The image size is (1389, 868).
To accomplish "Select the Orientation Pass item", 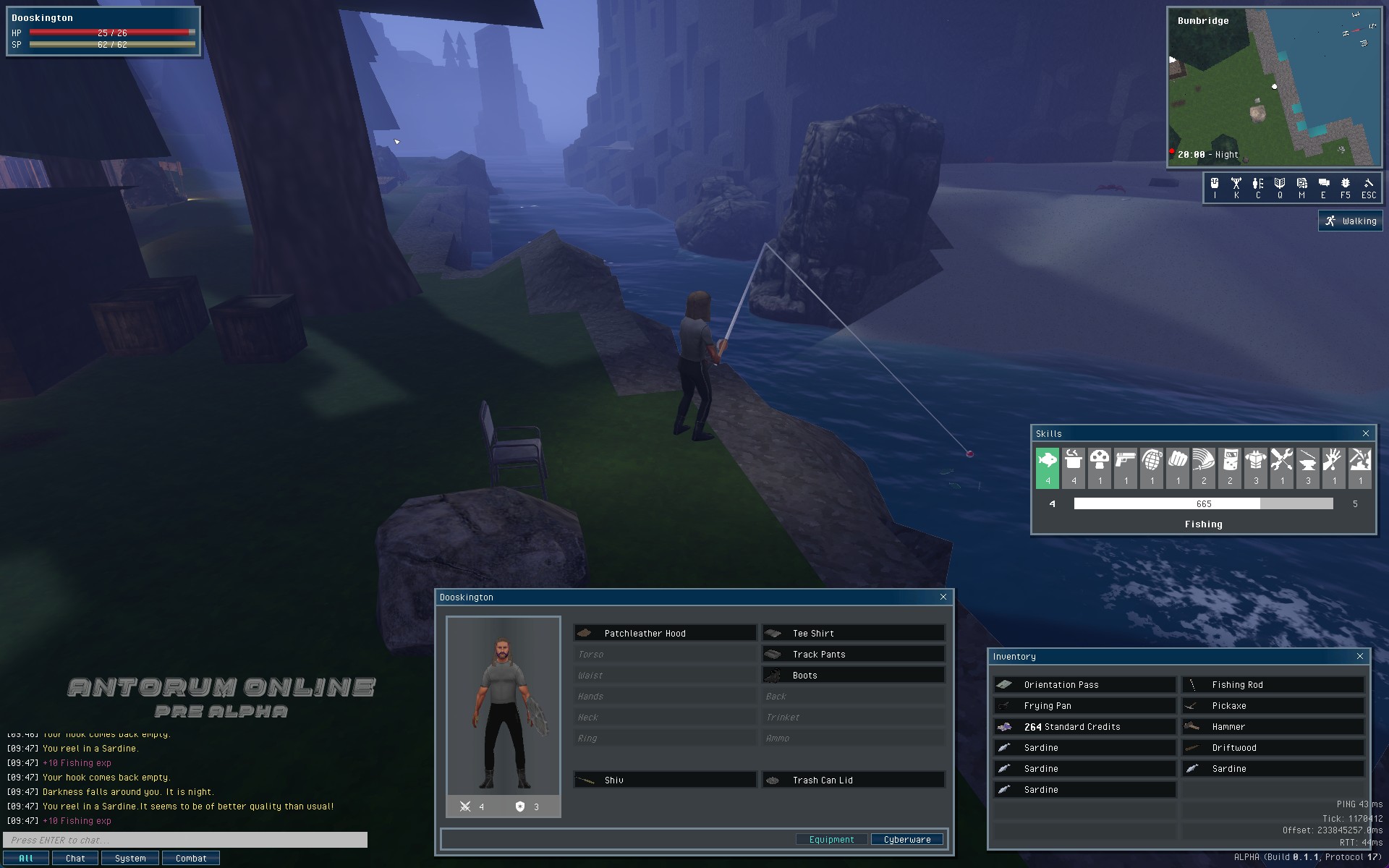I will pyautogui.click(x=1084, y=684).
